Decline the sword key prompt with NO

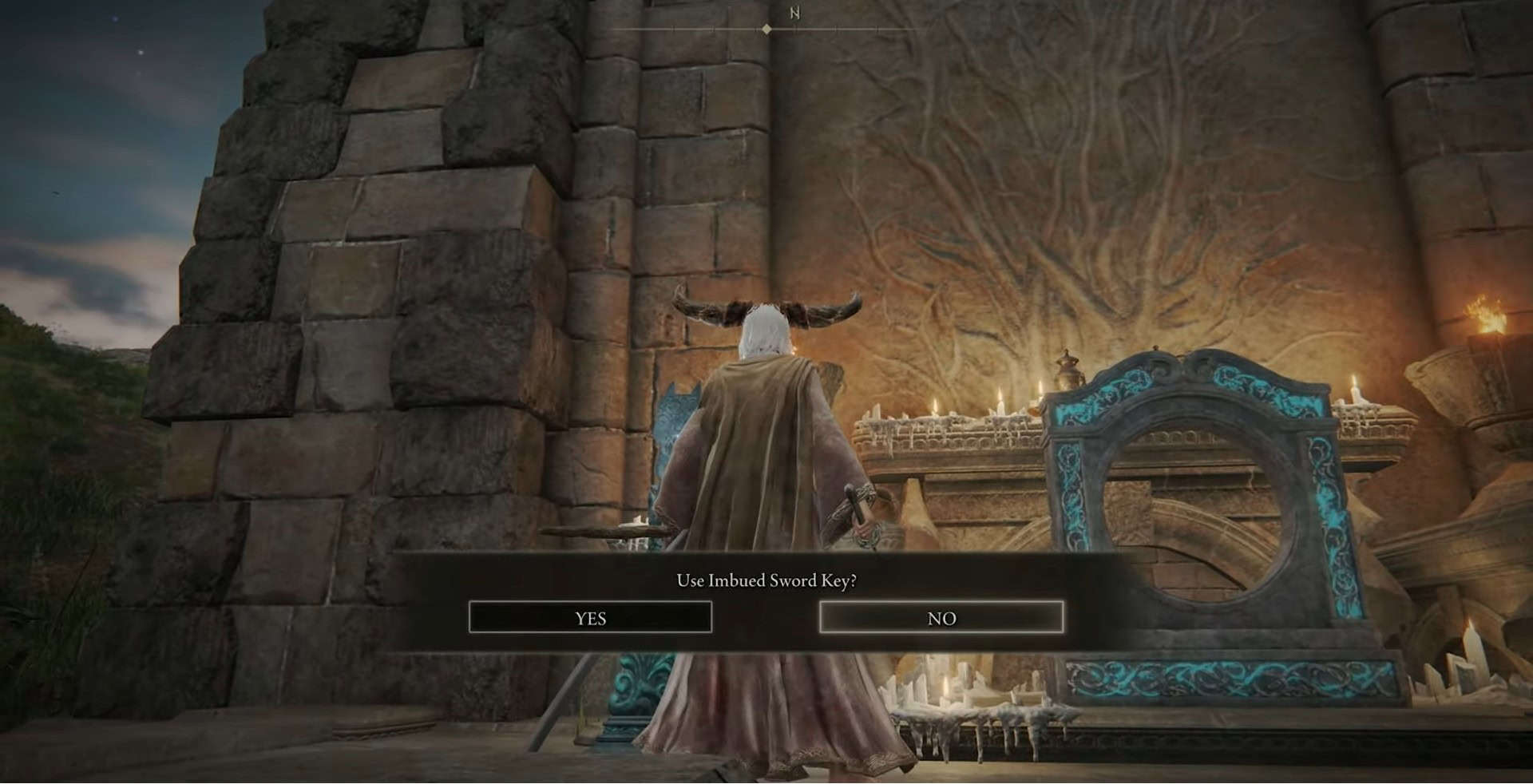tap(941, 617)
